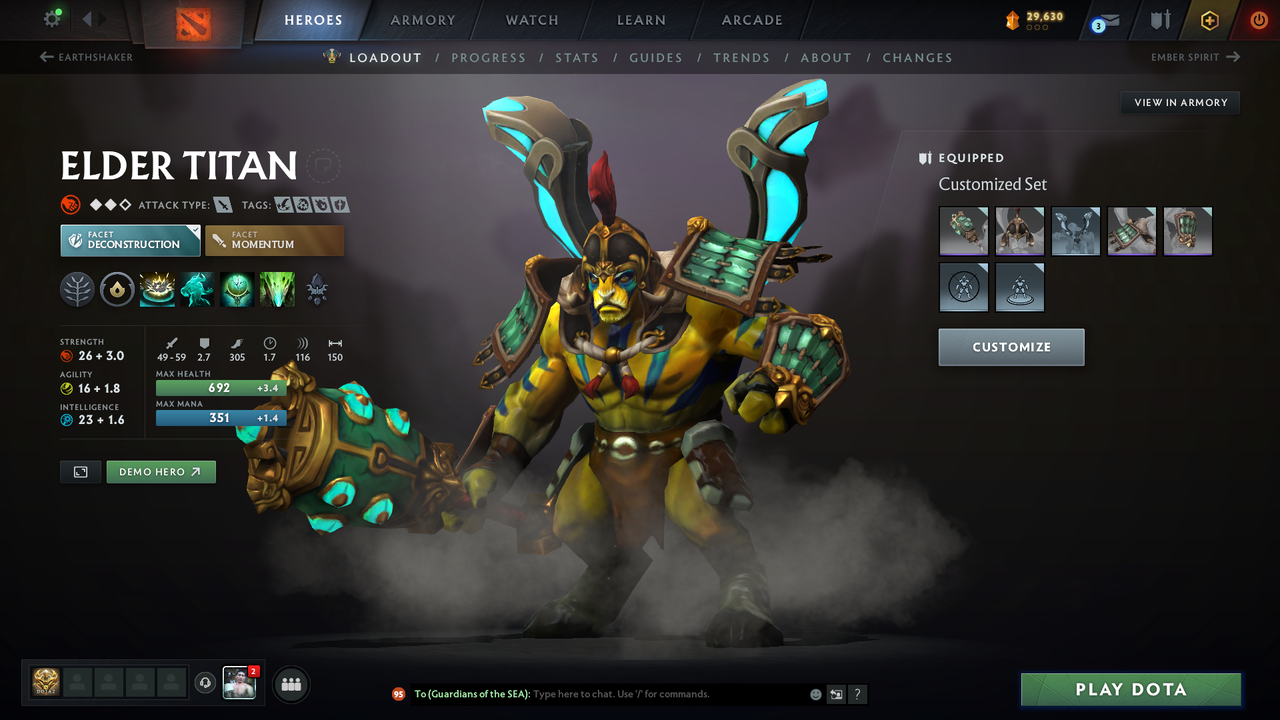Return to the Earthshaker page
This screenshot has height=720, width=1280.
pyautogui.click(x=86, y=58)
